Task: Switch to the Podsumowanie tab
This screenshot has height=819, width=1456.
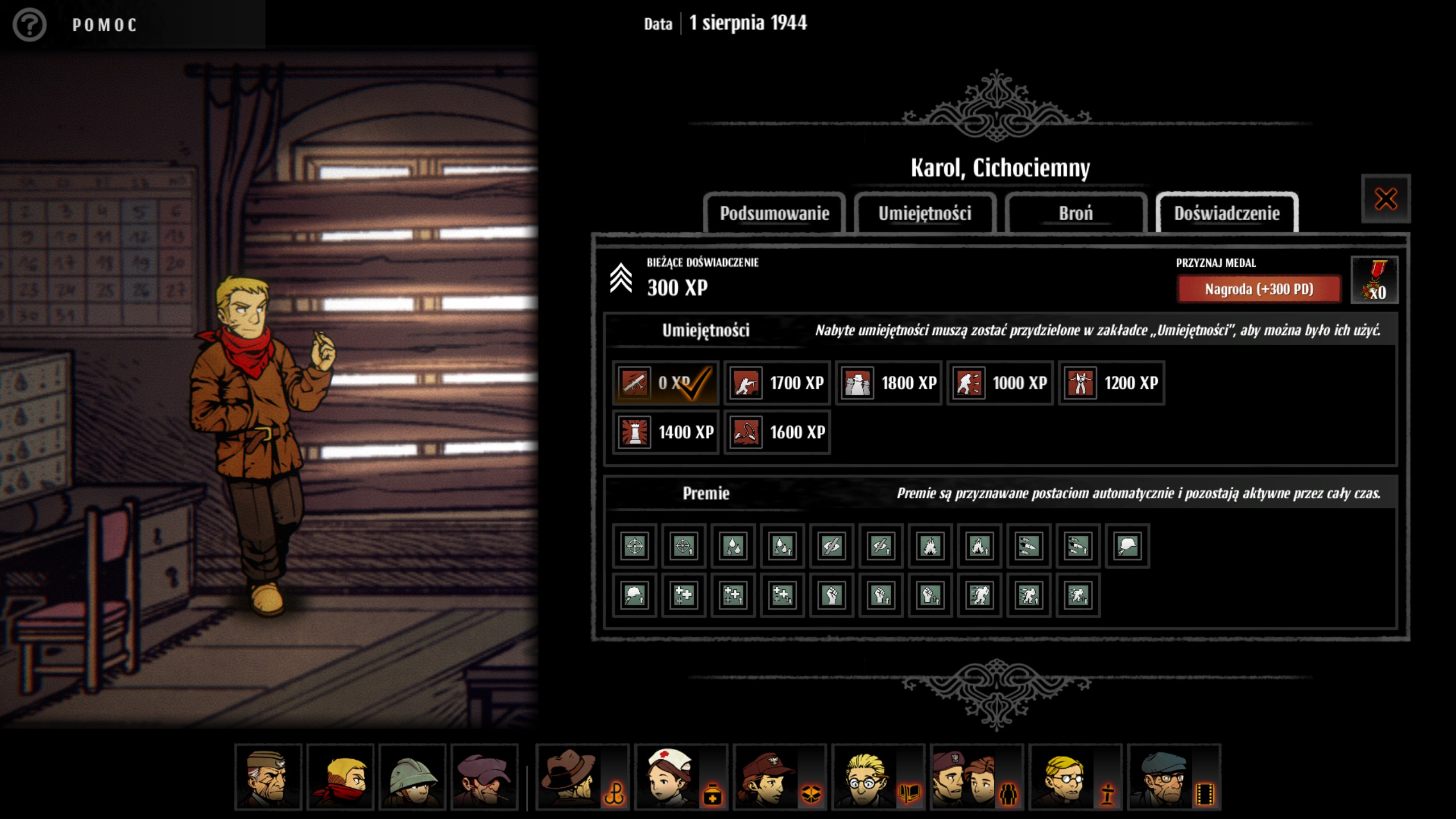Action: click(x=774, y=214)
